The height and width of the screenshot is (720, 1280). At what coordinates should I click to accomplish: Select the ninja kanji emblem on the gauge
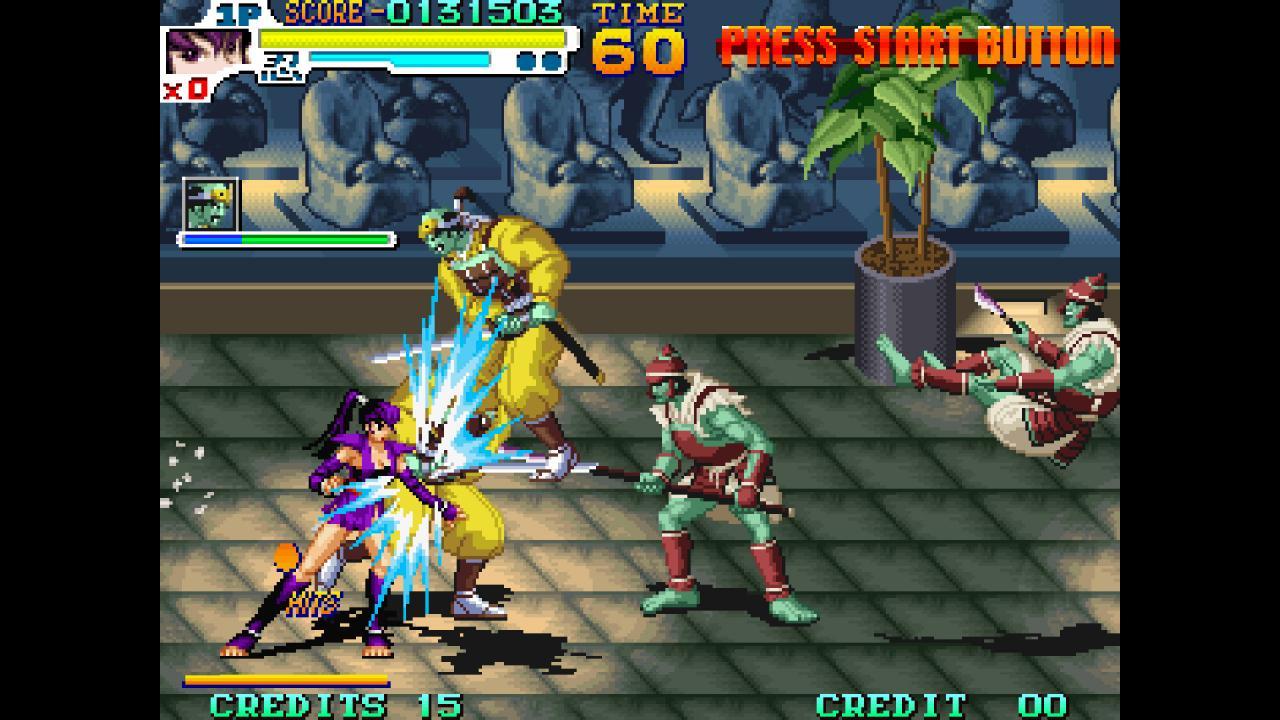point(281,65)
